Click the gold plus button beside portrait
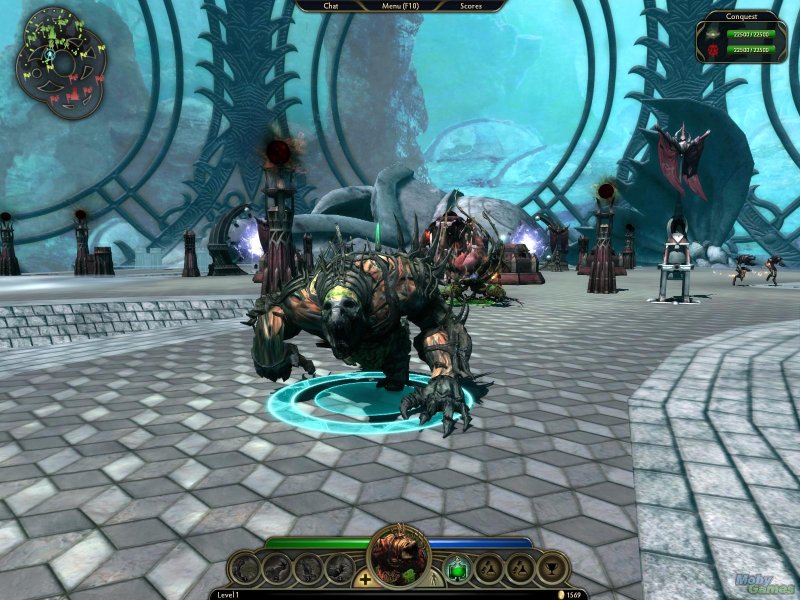The height and width of the screenshot is (600, 800). (x=365, y=579)
